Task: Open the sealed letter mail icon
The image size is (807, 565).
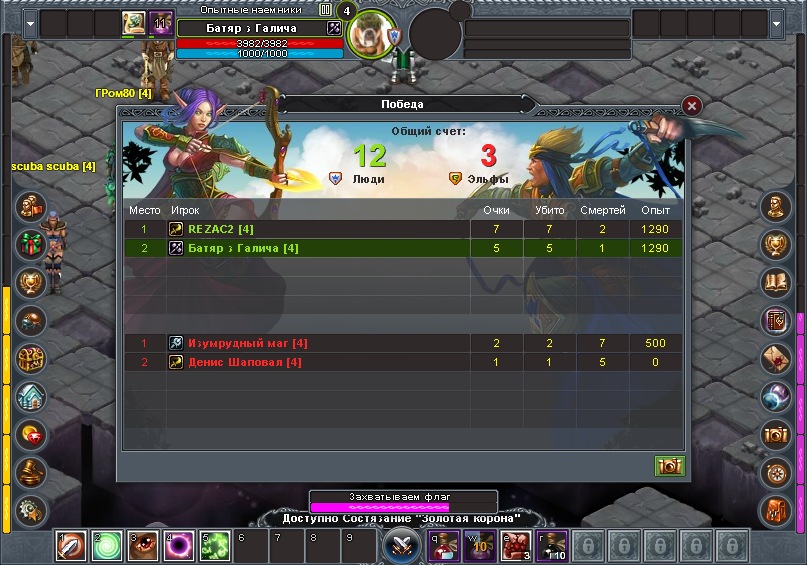Action: (776, 358)
